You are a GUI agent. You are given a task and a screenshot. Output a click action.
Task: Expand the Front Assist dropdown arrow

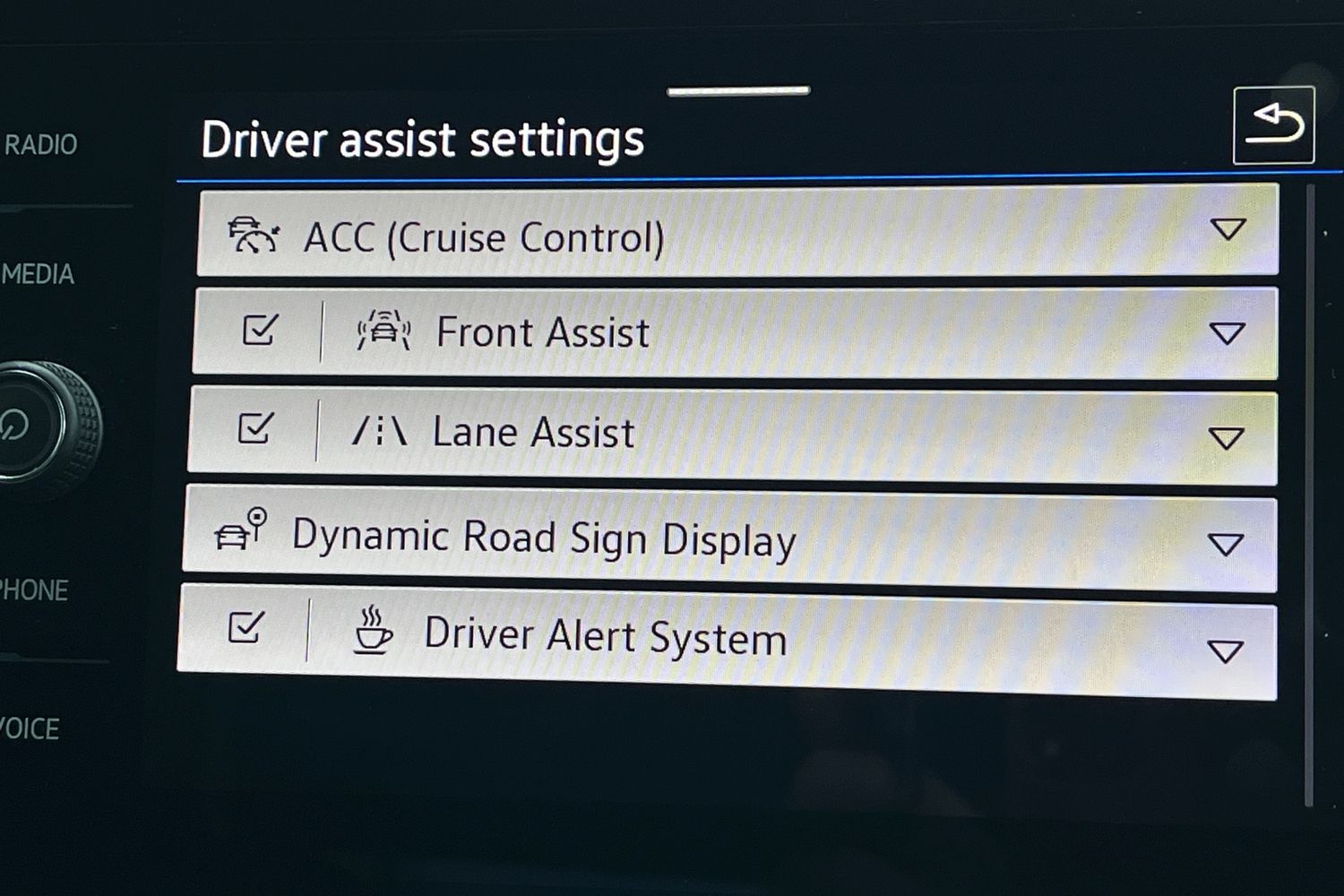1227,334
